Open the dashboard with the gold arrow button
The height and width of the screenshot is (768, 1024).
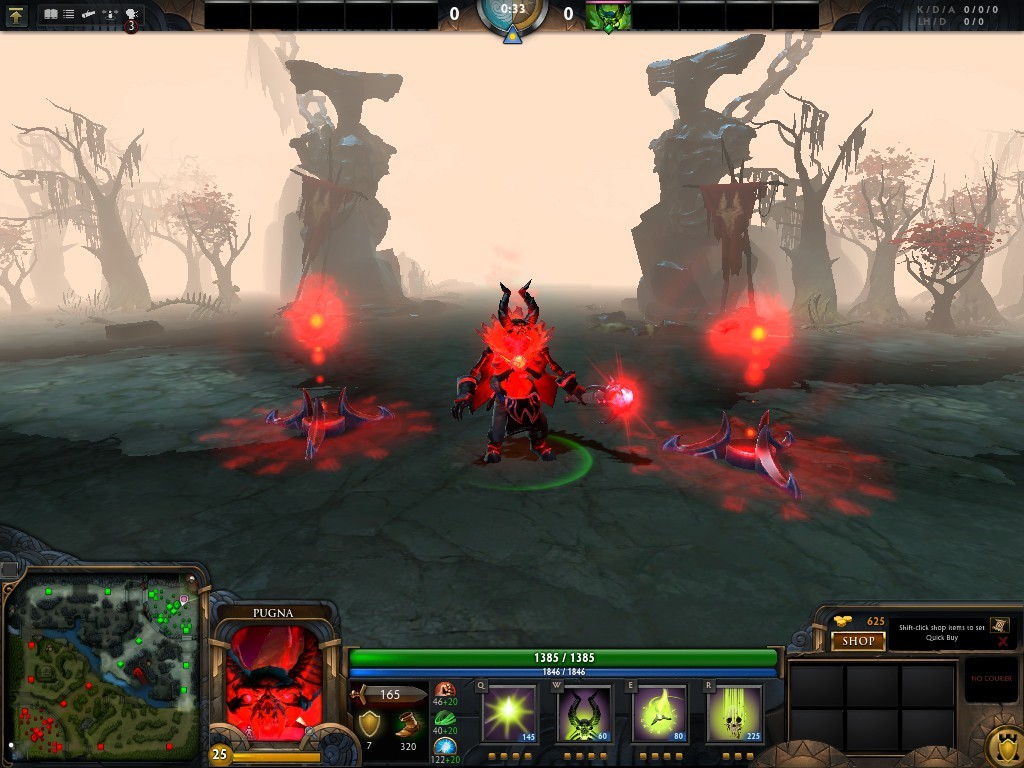[x=17, y=14]
